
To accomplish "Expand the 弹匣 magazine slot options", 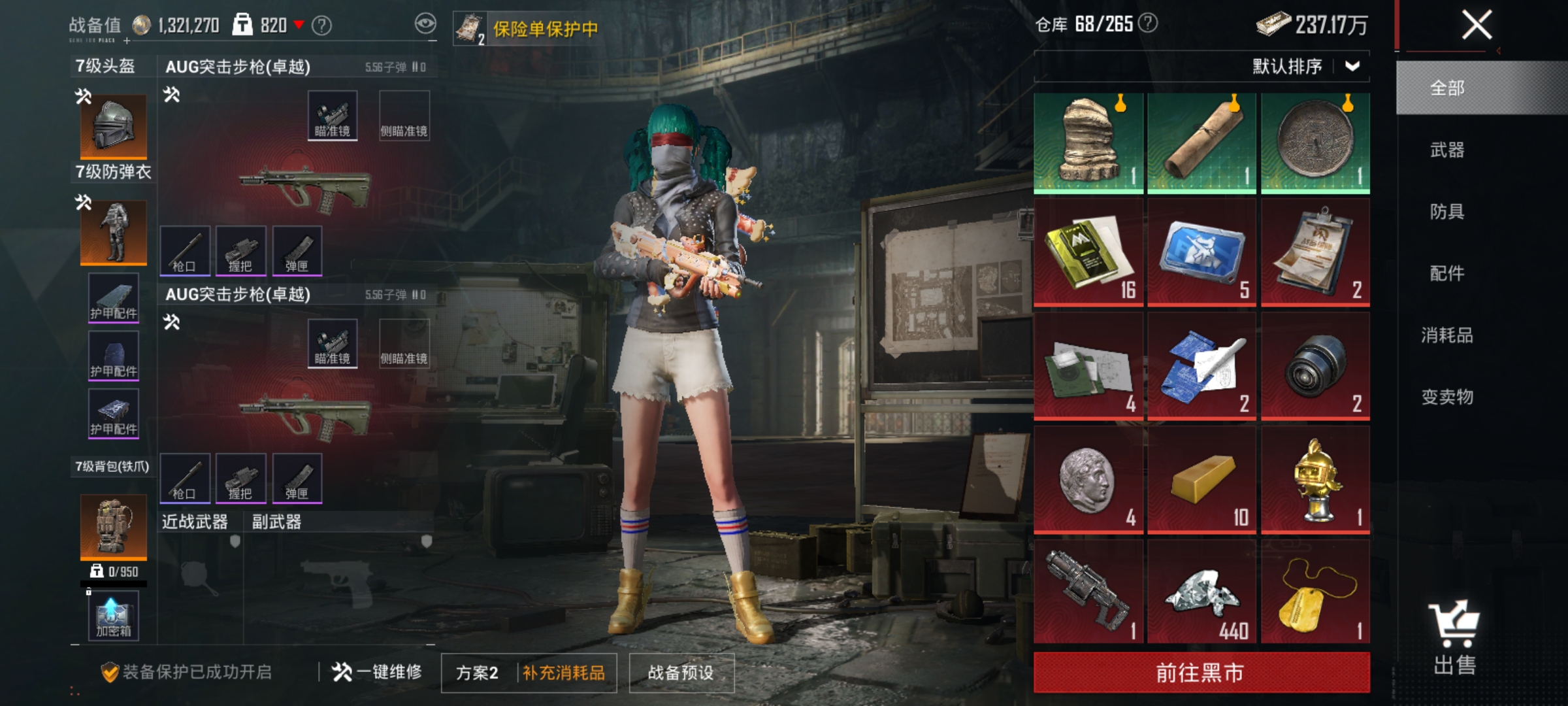I will click(297, 252).
